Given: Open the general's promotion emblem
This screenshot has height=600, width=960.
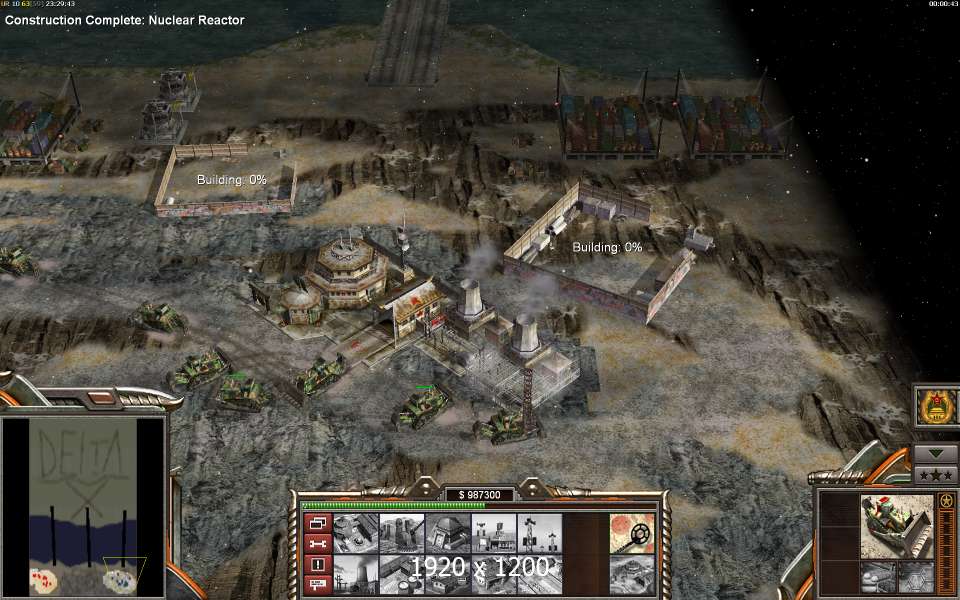Looking at the screenshot, I should tap(935, 408).
